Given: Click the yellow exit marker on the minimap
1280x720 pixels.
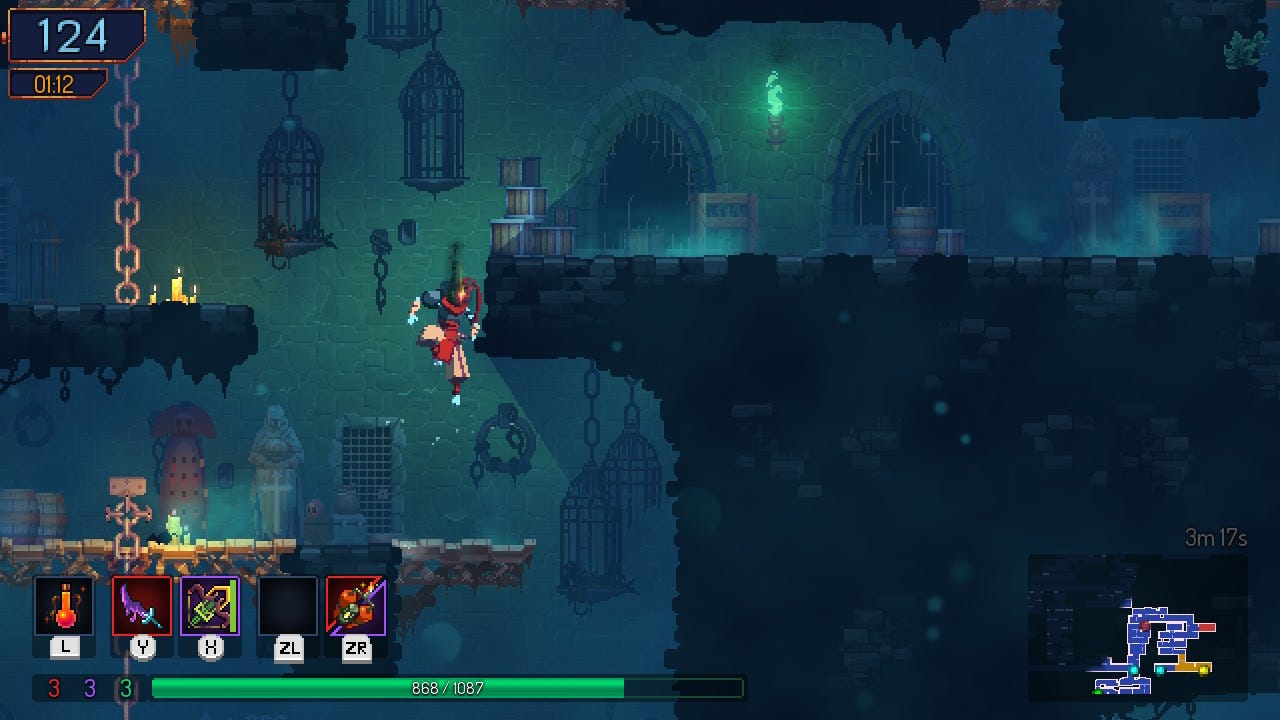Looking at the screenshot, I should pyautogui.click(x=1203, y=669).
